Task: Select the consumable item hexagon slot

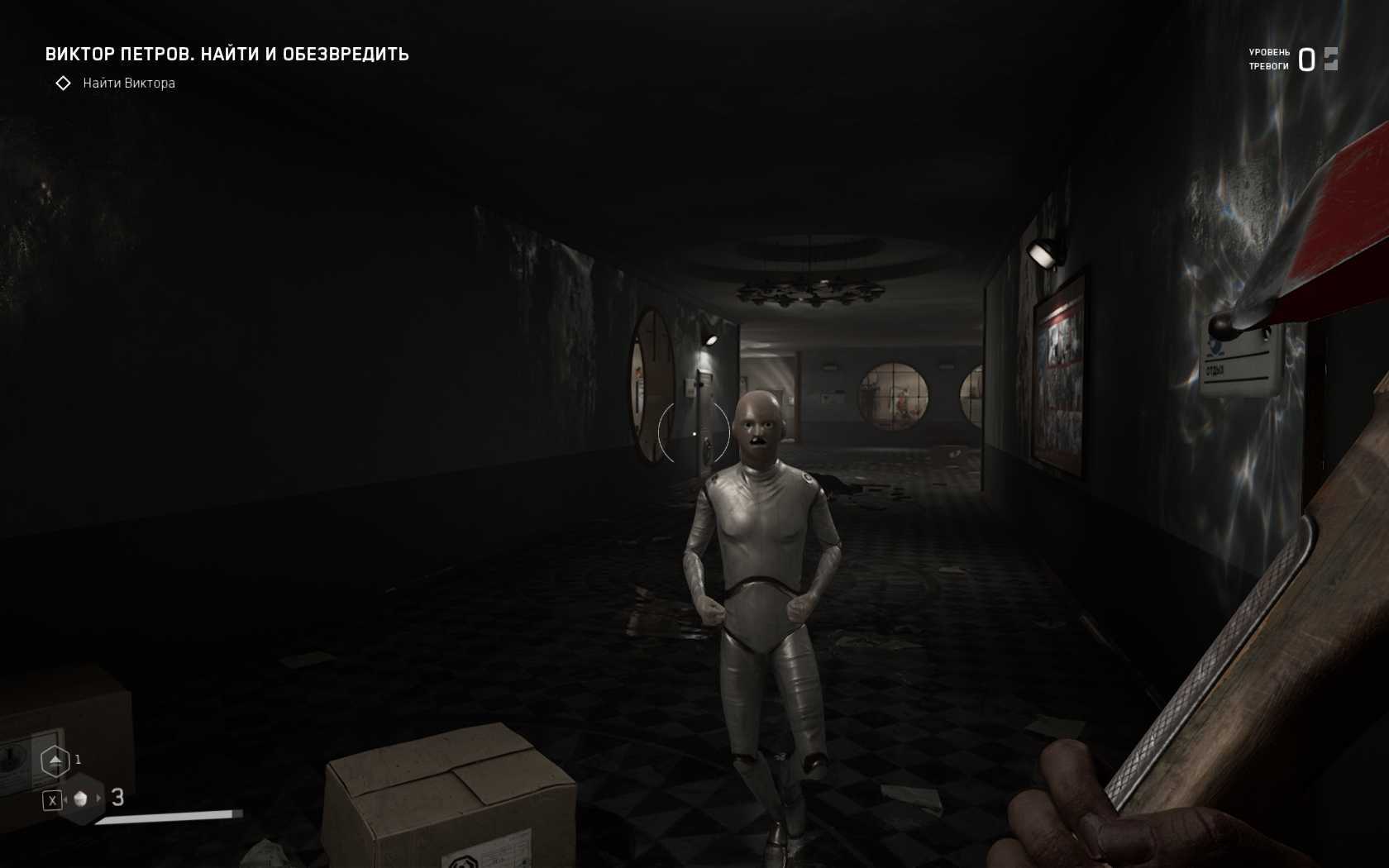Action: (81, 799)
